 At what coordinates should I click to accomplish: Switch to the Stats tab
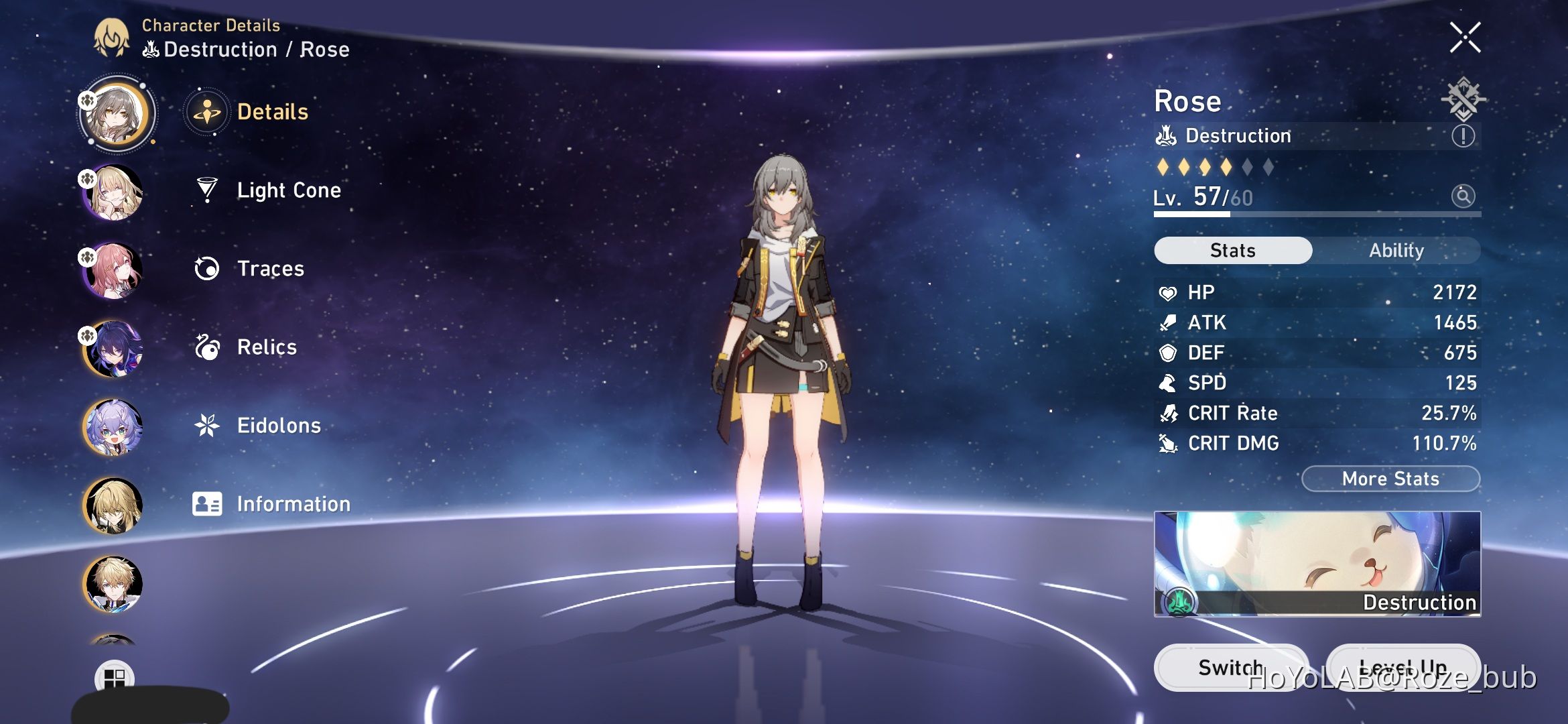coord(1232,250)
